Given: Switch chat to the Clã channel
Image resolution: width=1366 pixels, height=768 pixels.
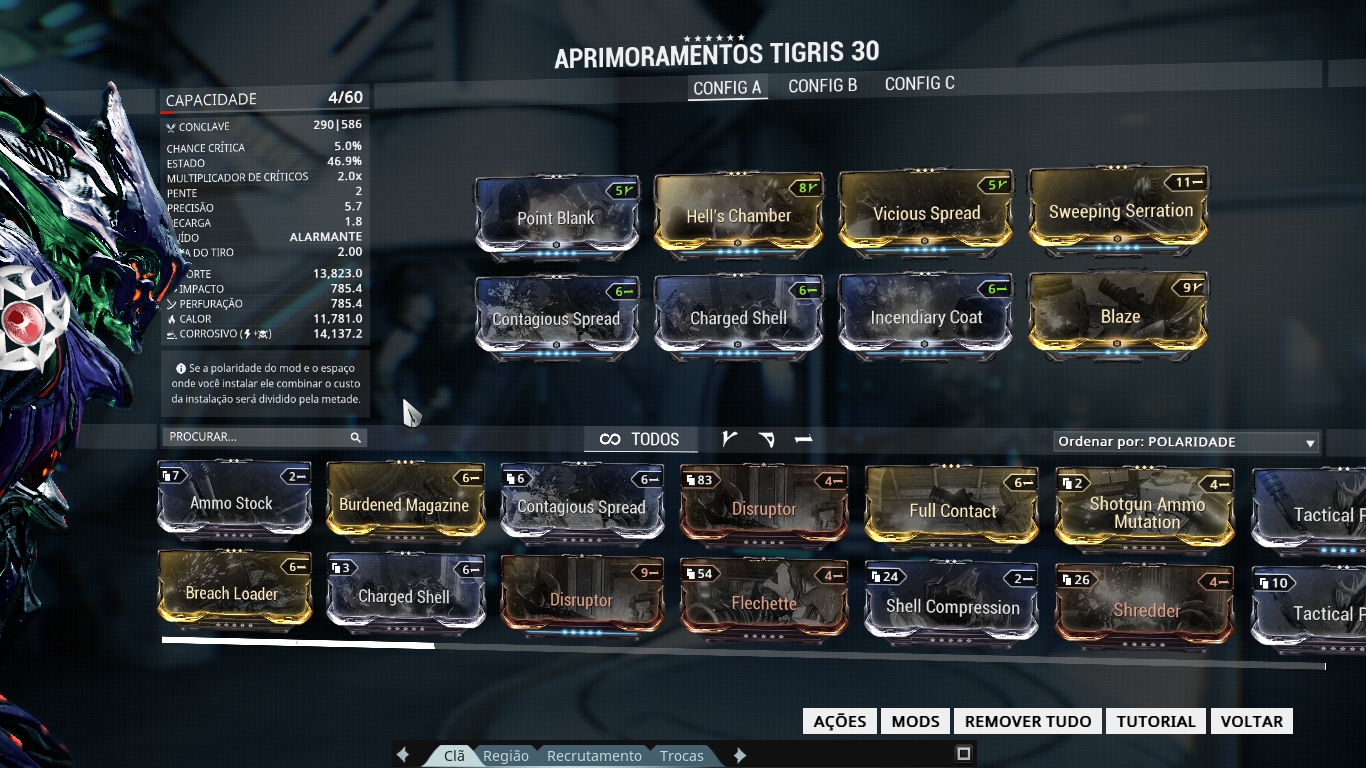Looking at the screenshot, I should 453,756.
